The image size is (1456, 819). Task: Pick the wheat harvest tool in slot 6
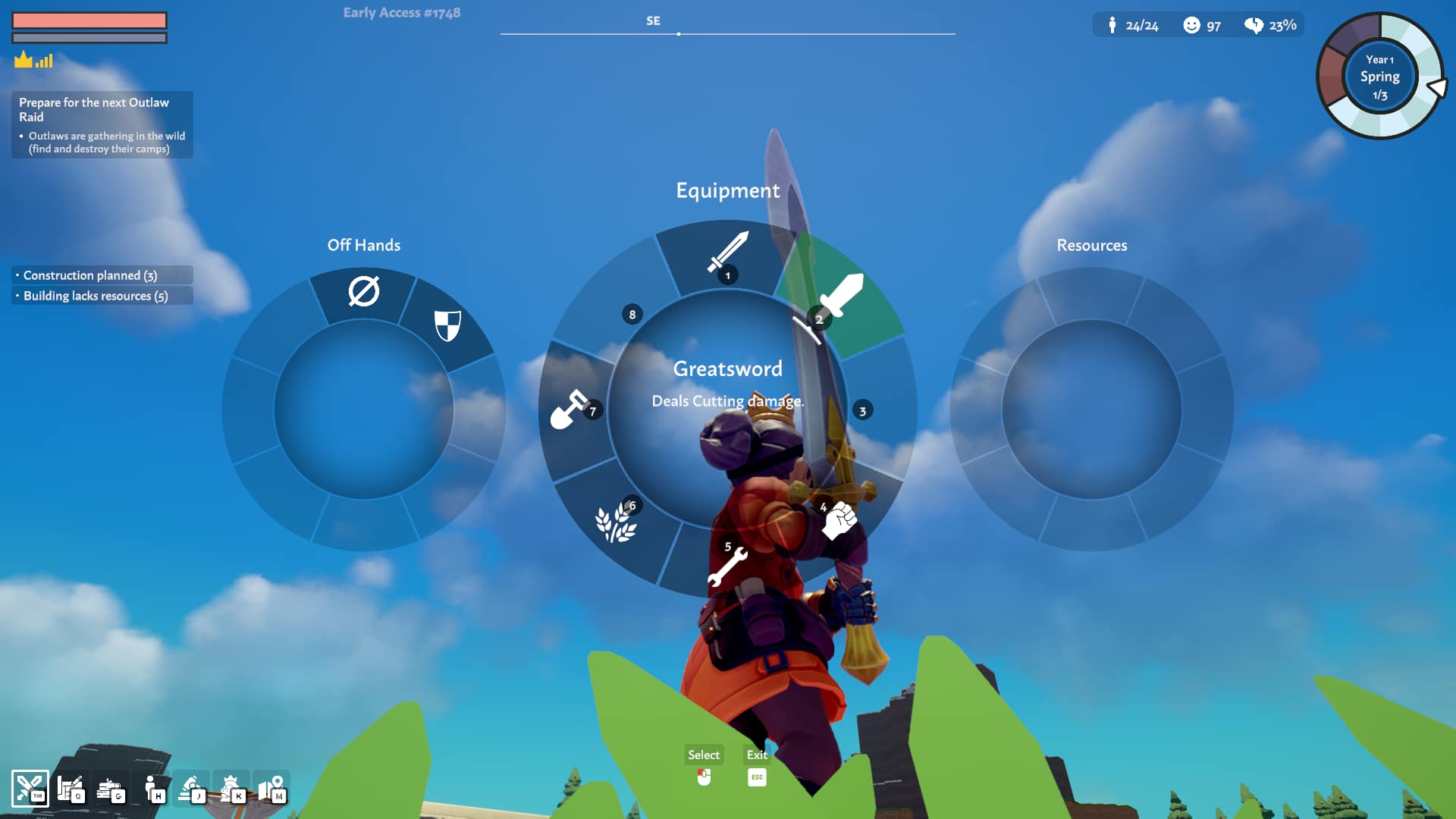point(615,523)
